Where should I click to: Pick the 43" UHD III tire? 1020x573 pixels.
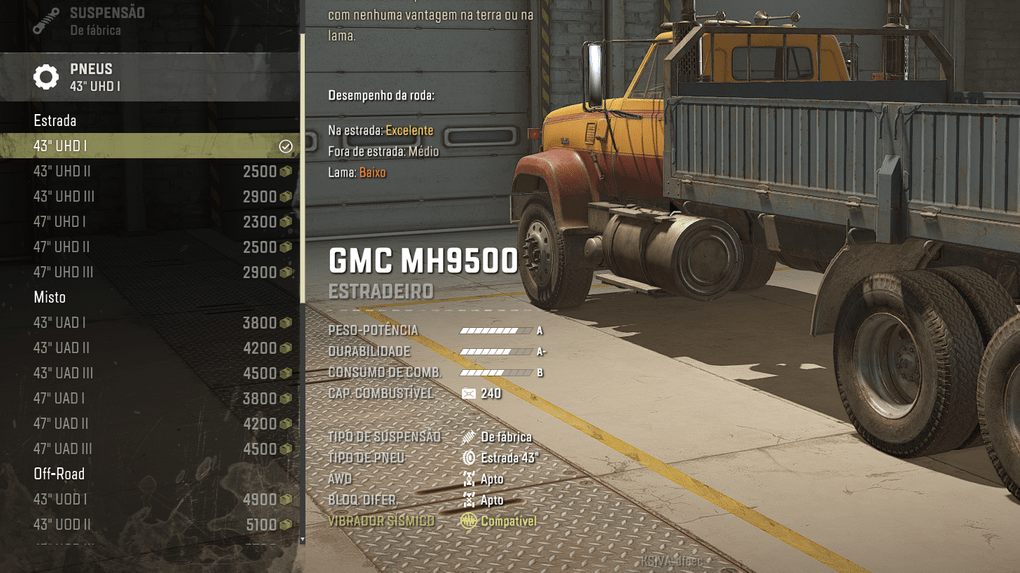click(x=150, y=197)
